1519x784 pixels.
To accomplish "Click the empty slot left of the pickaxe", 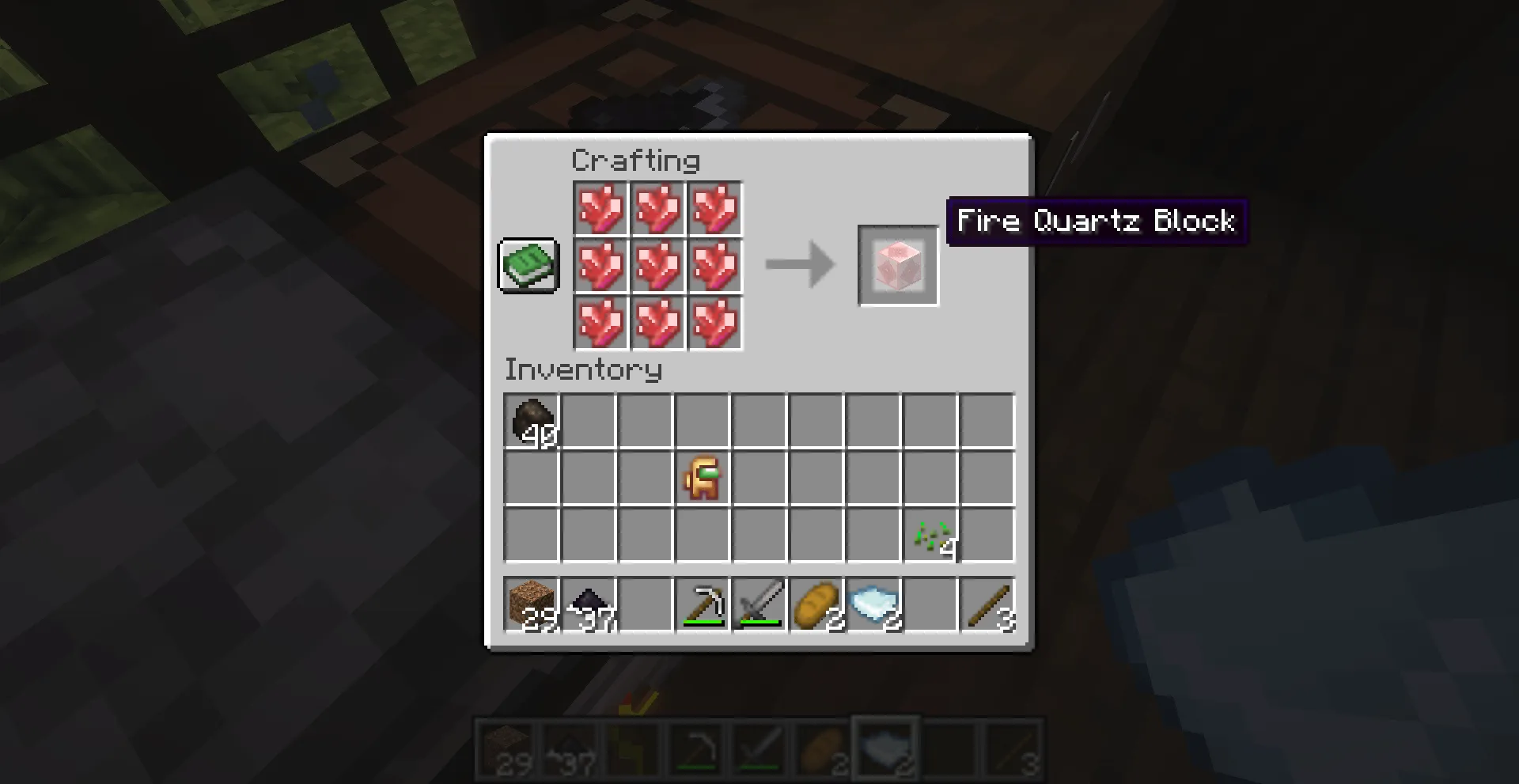I will pos(646,604).
